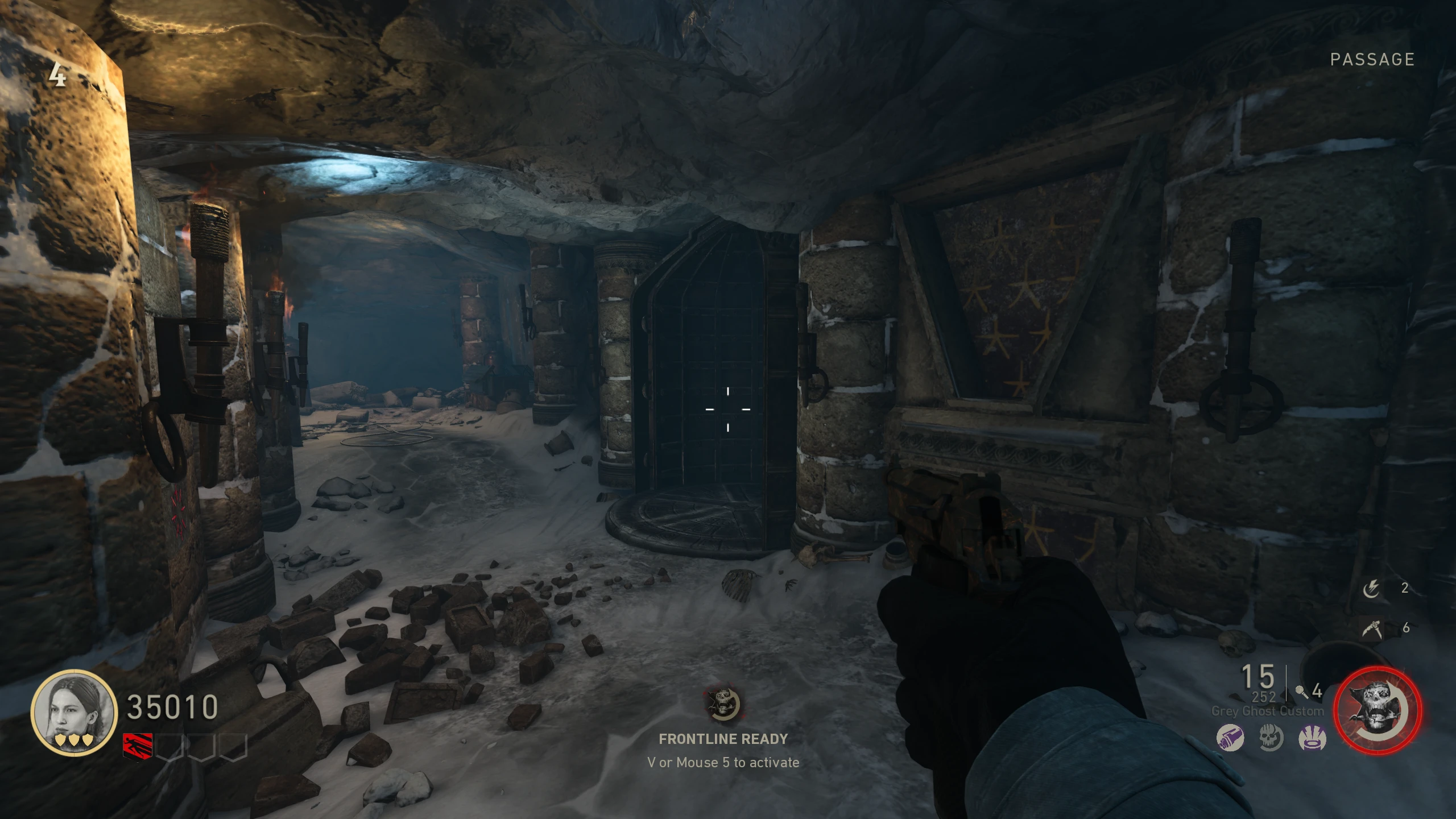Click the Frontline Ready skull indicator
This screenshot has width=1456, height=819.
point(723,704)
